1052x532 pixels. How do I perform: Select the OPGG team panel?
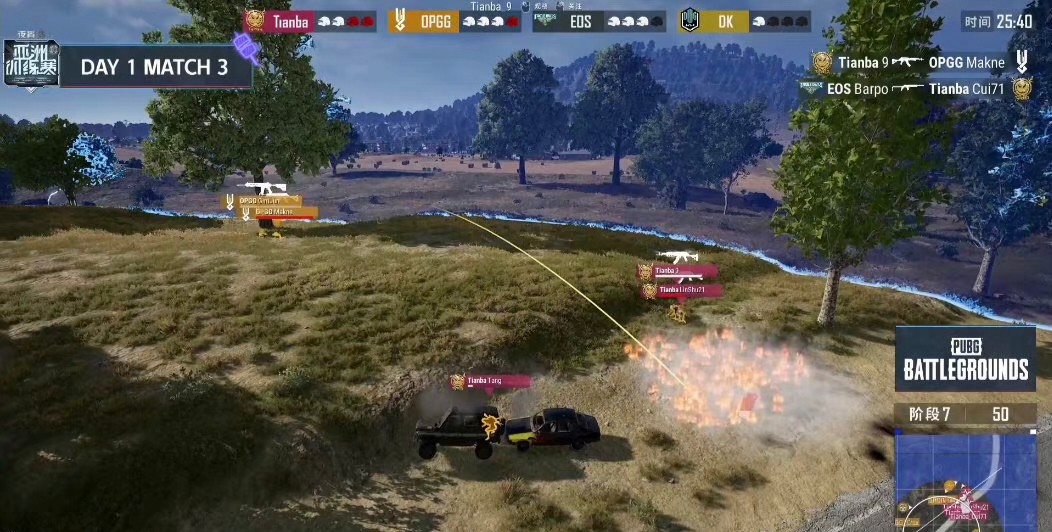(x=455, y=21)
